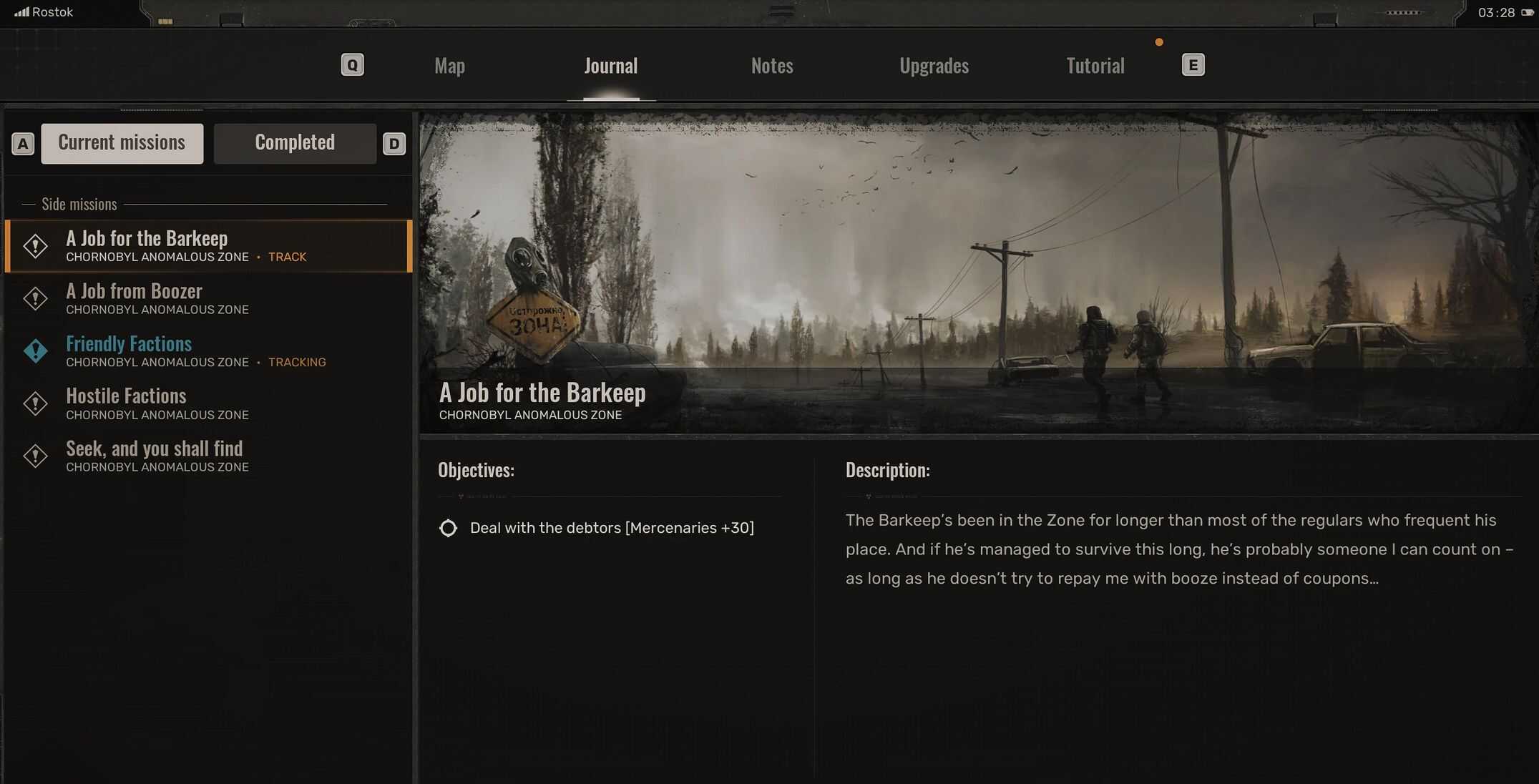Select the Hostile Factions mission
Viewport: 1539px width, 784px height.
126,396
